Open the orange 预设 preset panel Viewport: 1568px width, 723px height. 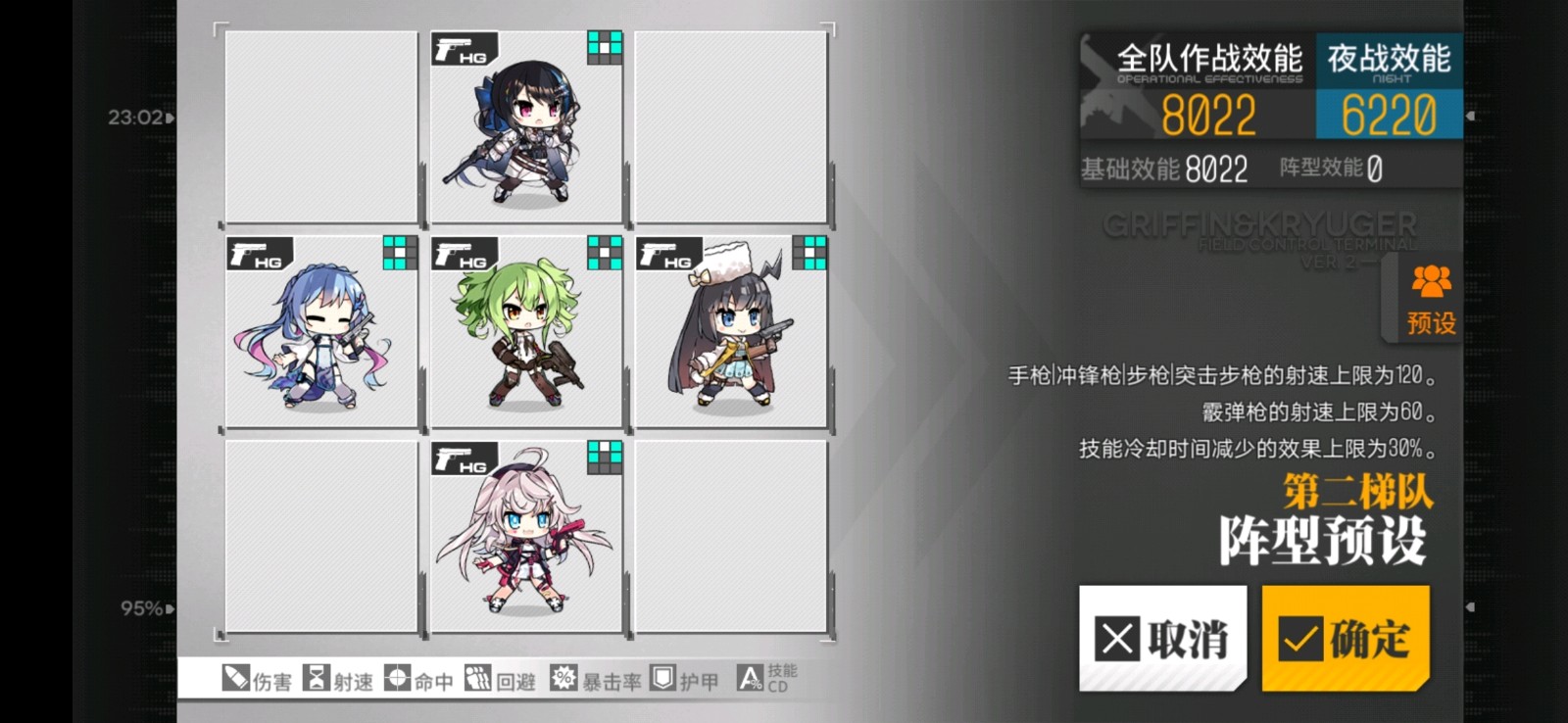pyautogui.click(x=1430, y=301)
